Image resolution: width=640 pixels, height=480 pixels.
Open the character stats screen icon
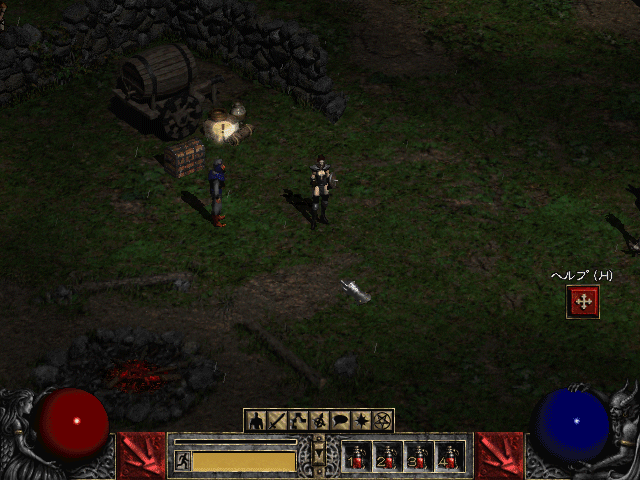click(256, 421)
